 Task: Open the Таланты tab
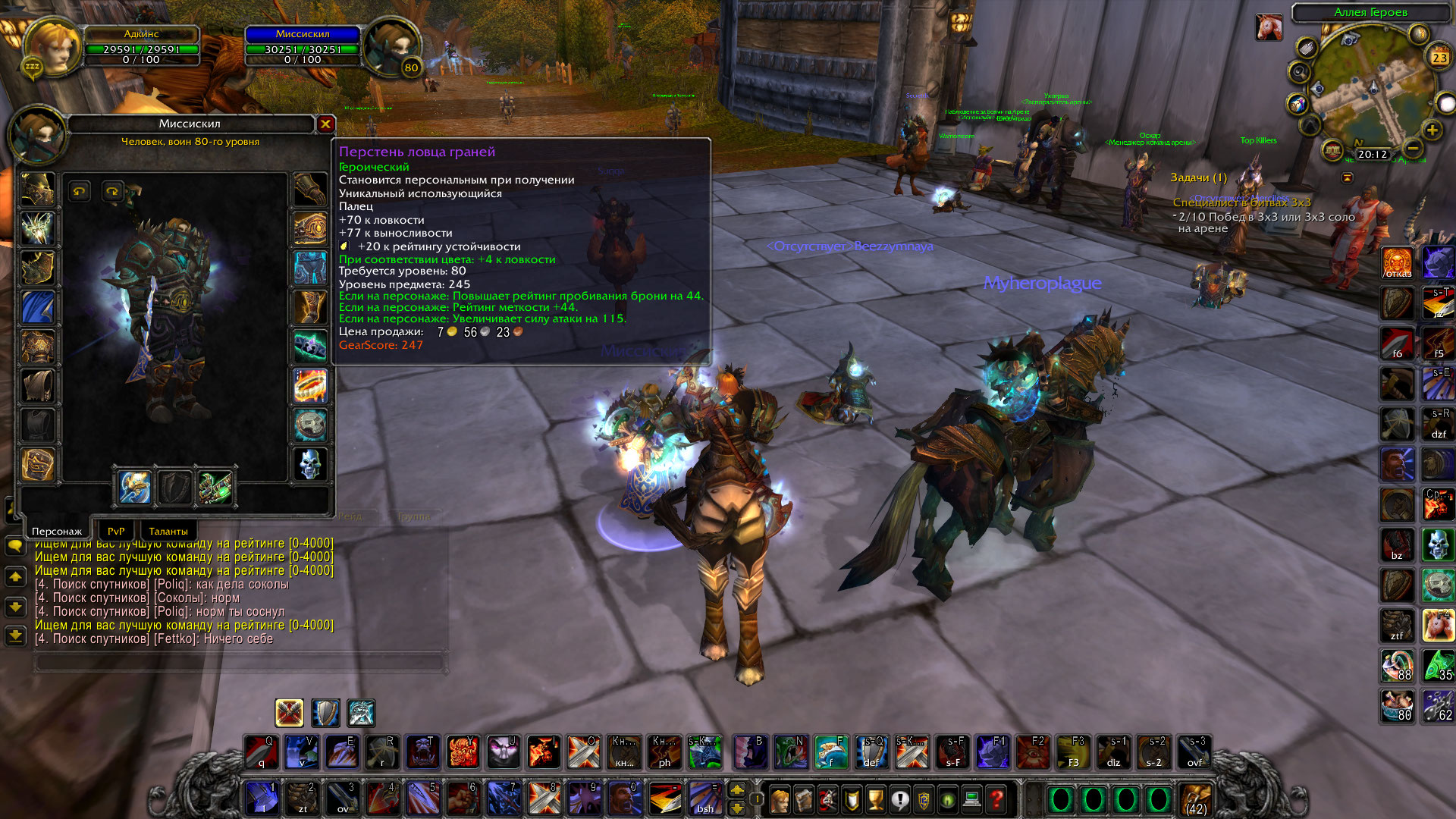click(x=168, y=531)
